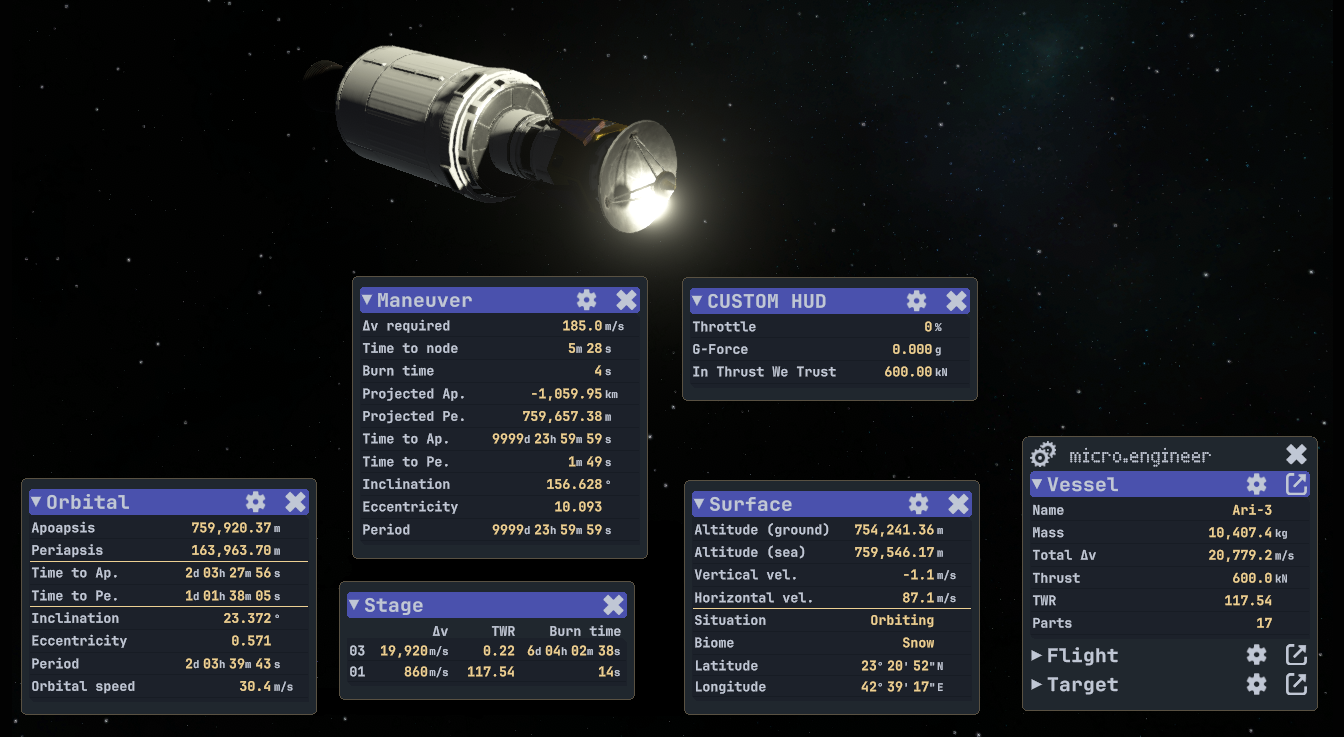Expand the Flight section
Screen dimensions: 1344x737
coord(1037,656)
